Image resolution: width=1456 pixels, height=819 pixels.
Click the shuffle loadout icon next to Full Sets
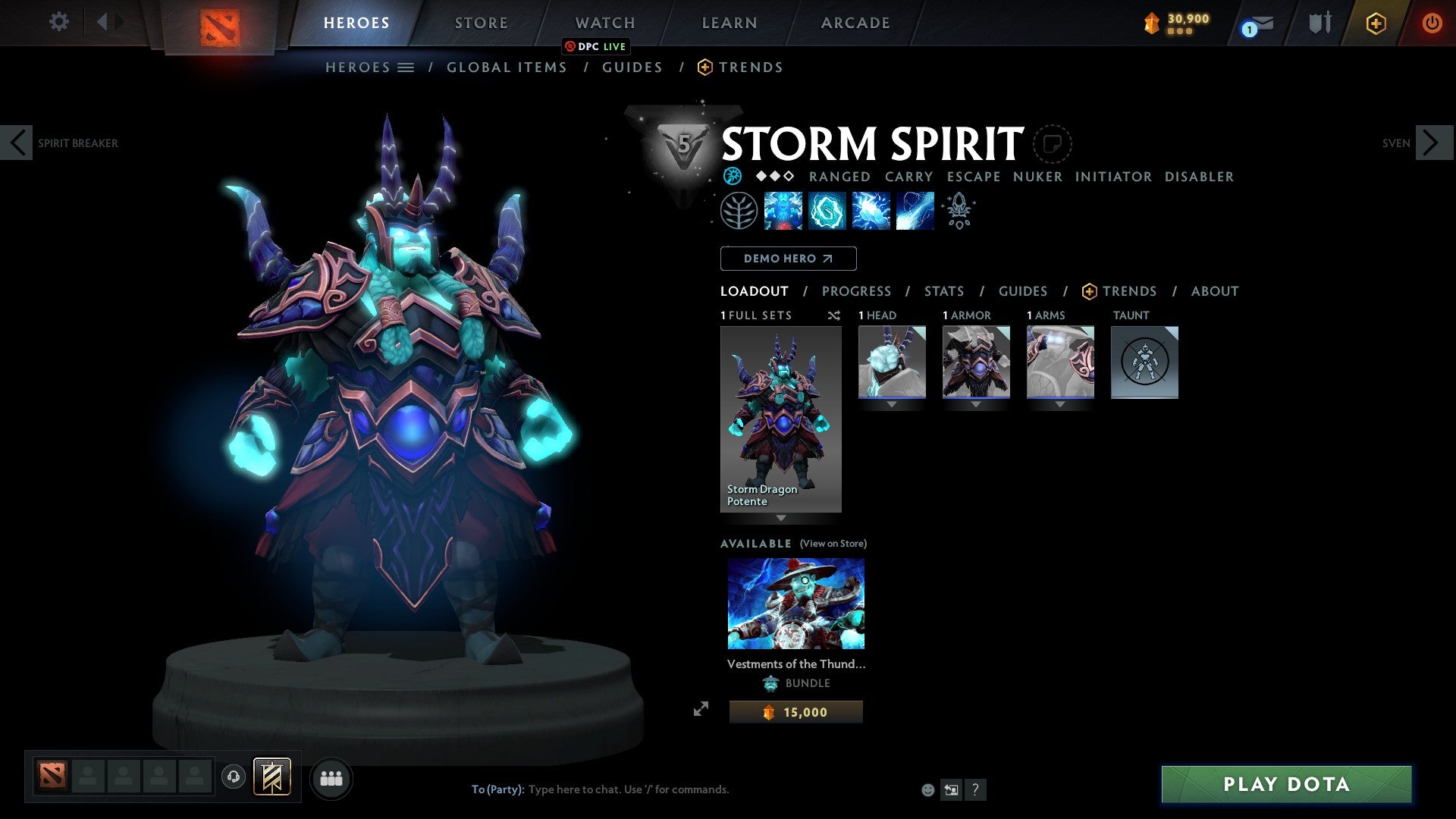pos(834,316)
